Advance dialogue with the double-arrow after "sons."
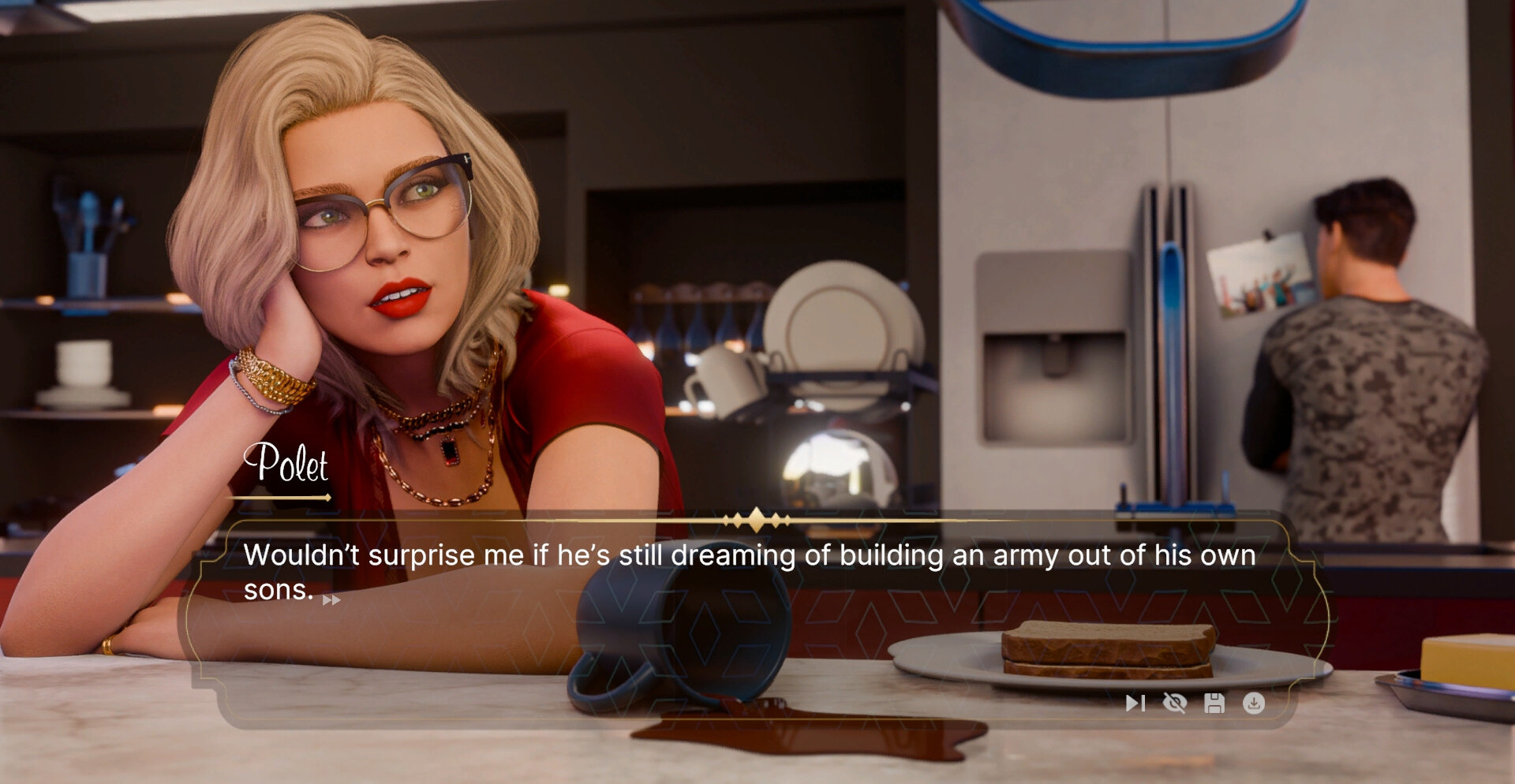Image resolution: width=1515 pixels, height=784 pixels. [331, 600]
